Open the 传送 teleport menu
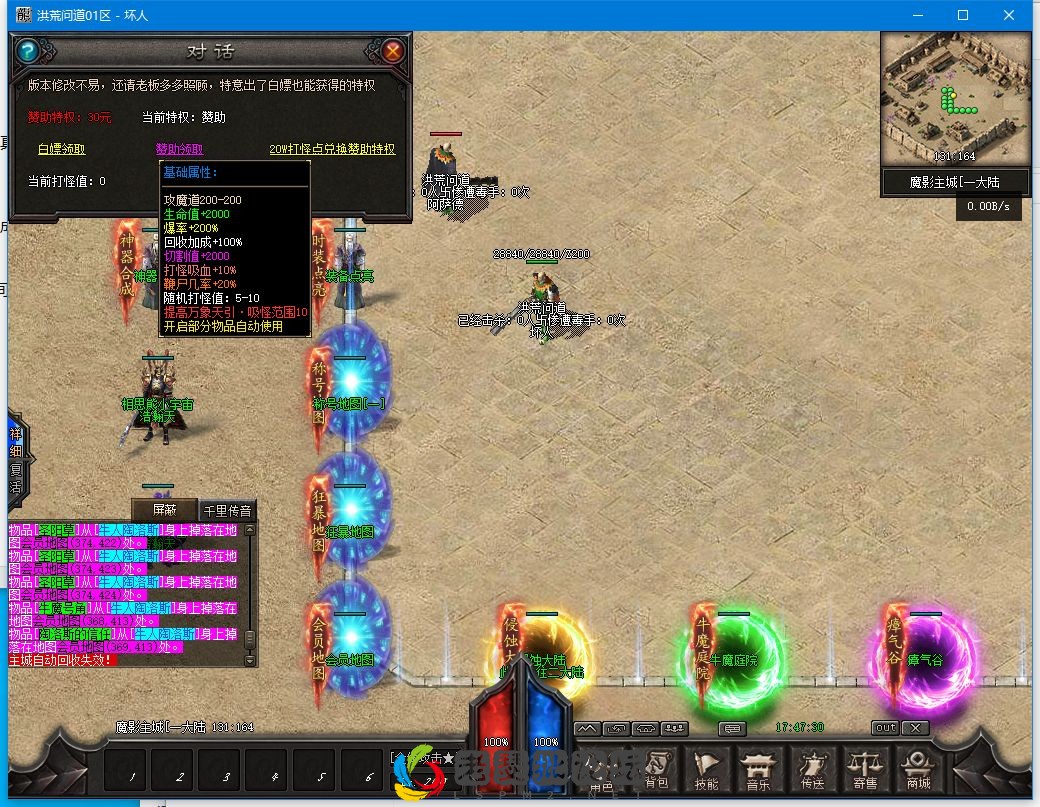The width and height of the screenshot is (1040, 807). 812,769
